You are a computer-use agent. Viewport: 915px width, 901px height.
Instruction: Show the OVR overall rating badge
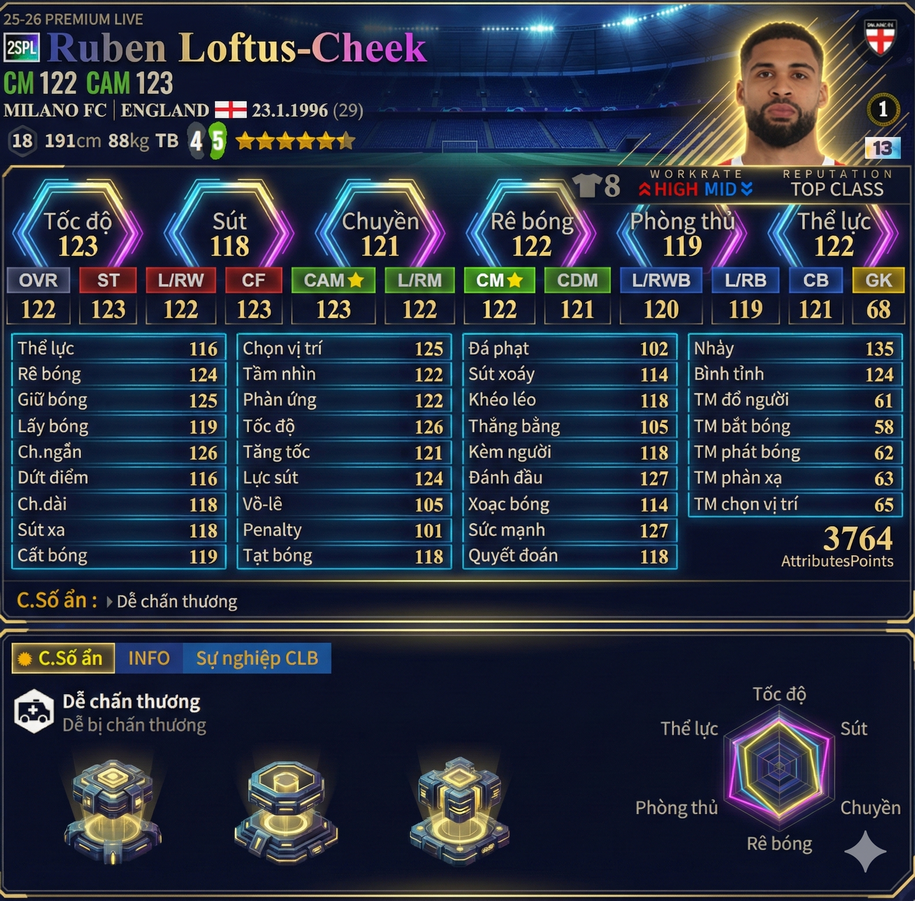point(38,281)
